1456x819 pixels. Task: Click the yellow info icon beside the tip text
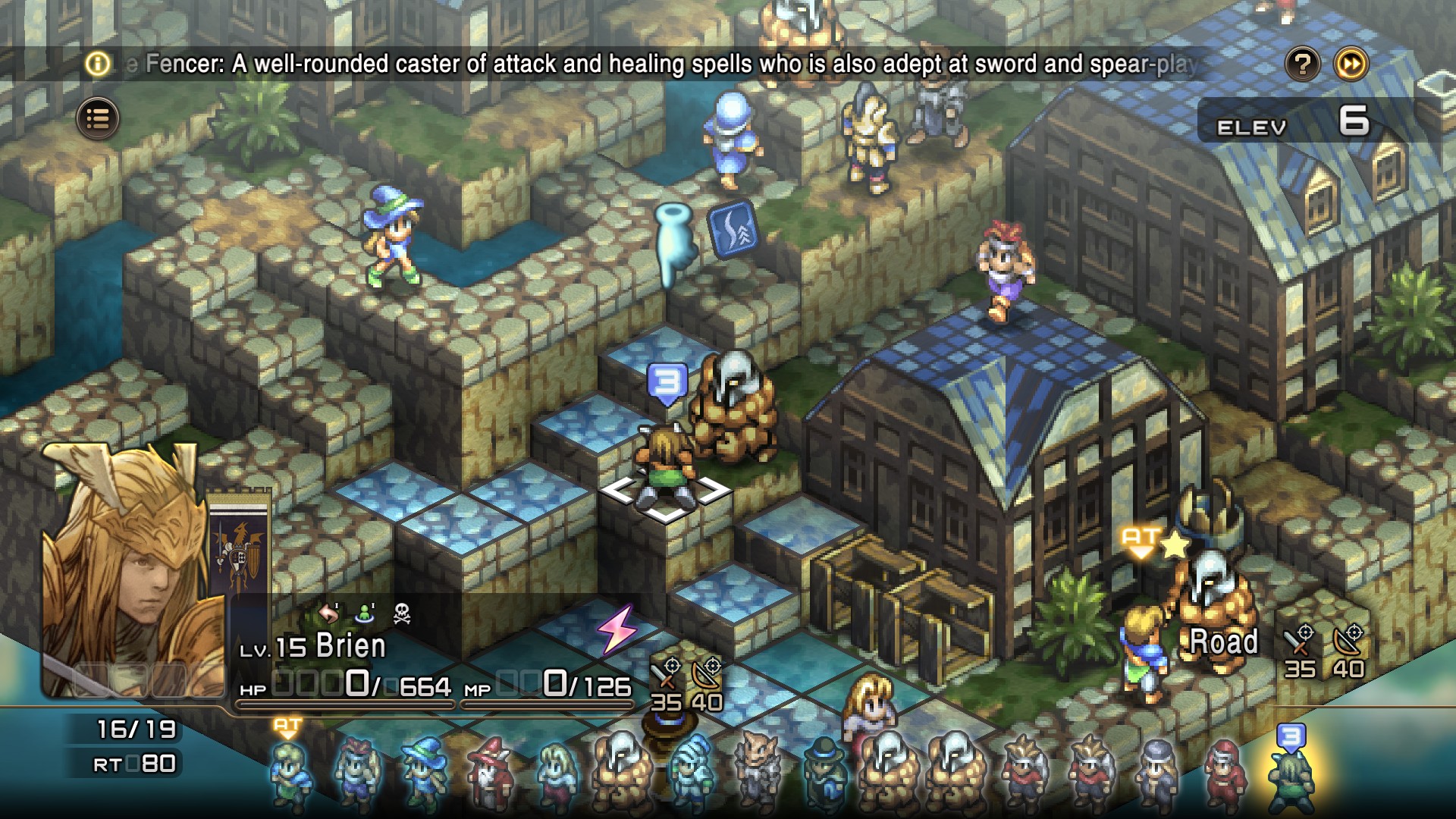tap(98, 64)
